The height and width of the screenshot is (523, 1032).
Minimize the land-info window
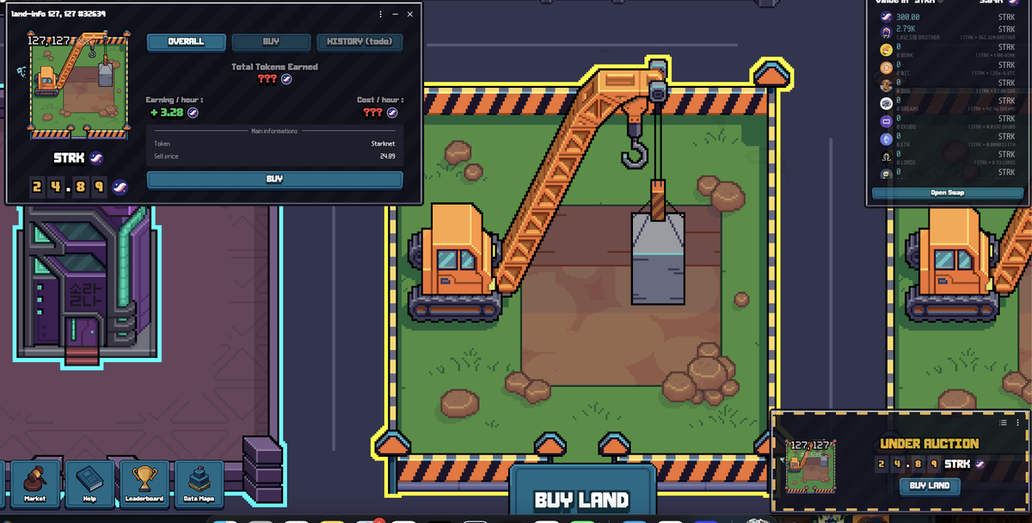point(395,14)
